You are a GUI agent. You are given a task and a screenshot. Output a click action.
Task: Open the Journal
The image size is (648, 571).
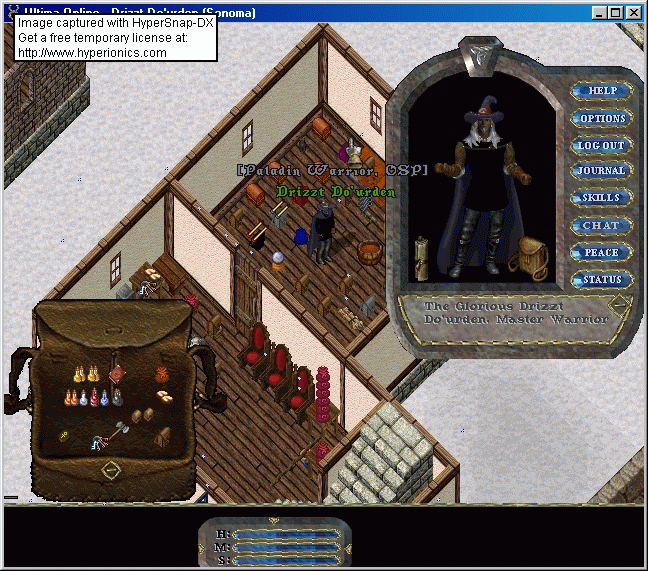pos(601,171)
